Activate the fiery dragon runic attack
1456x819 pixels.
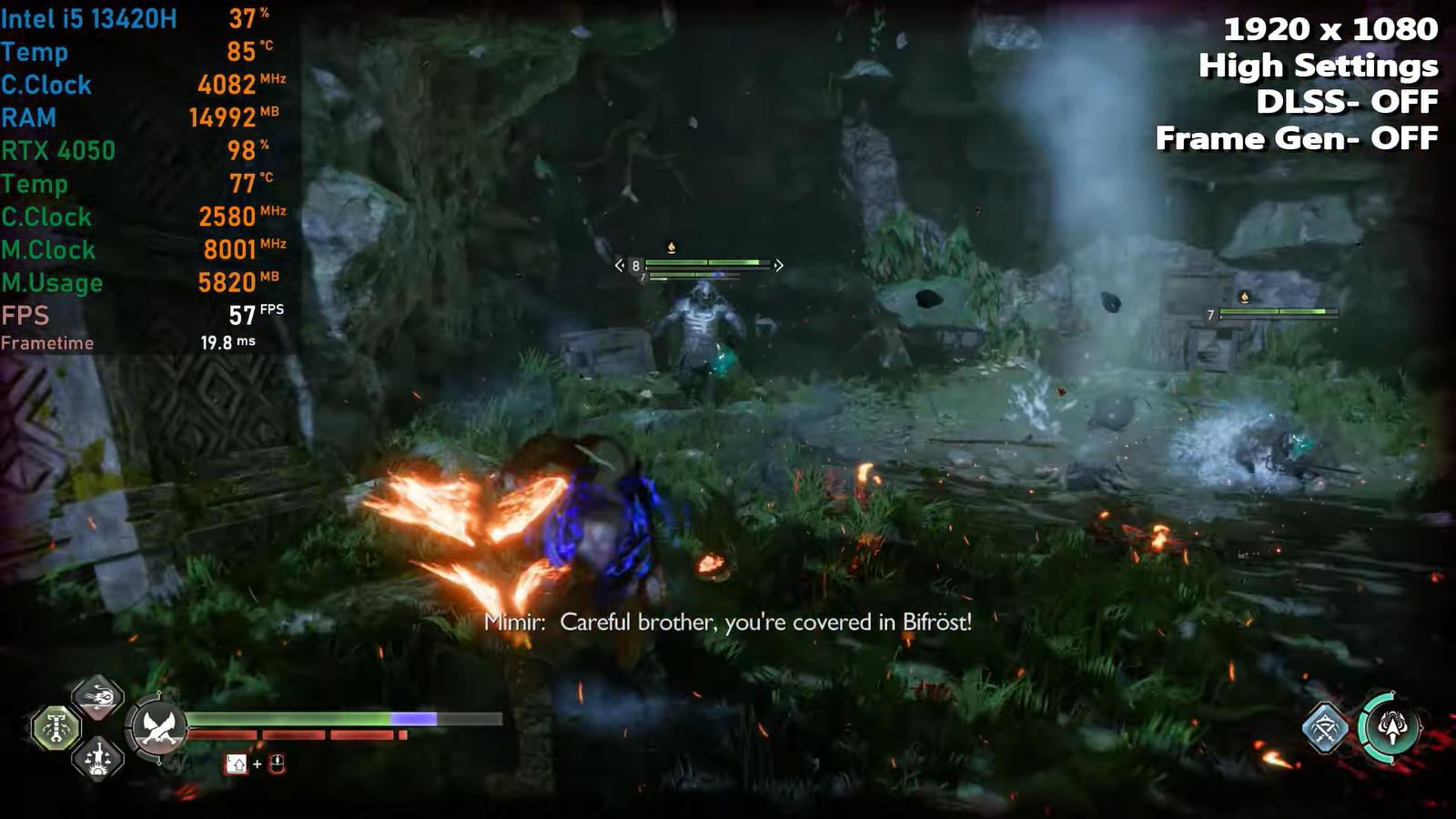[x=97, y=698]
